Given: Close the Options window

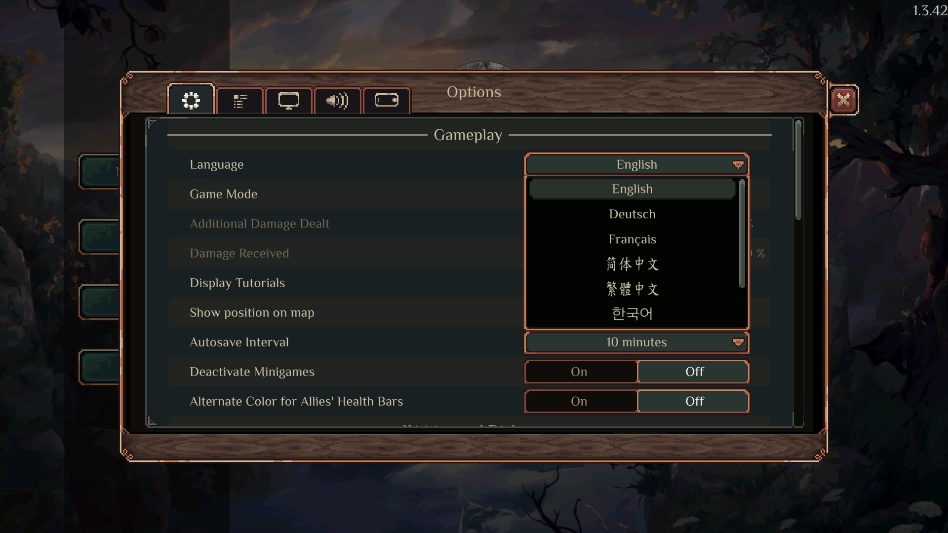Looking at the screenshot, I should (x=844, y=99).
